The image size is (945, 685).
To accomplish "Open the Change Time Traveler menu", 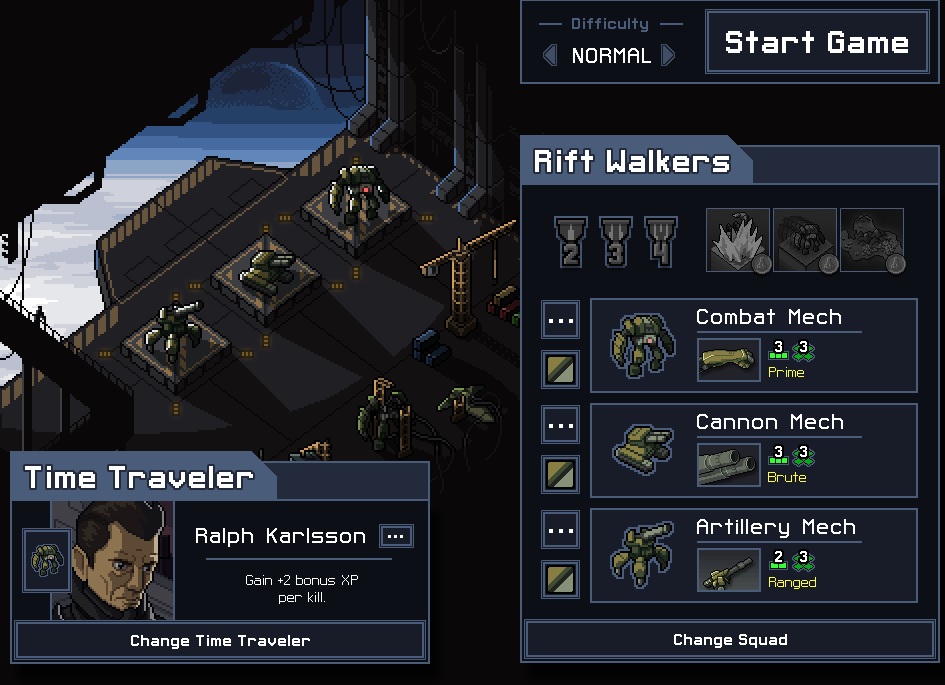I will [x=220, y=641].
